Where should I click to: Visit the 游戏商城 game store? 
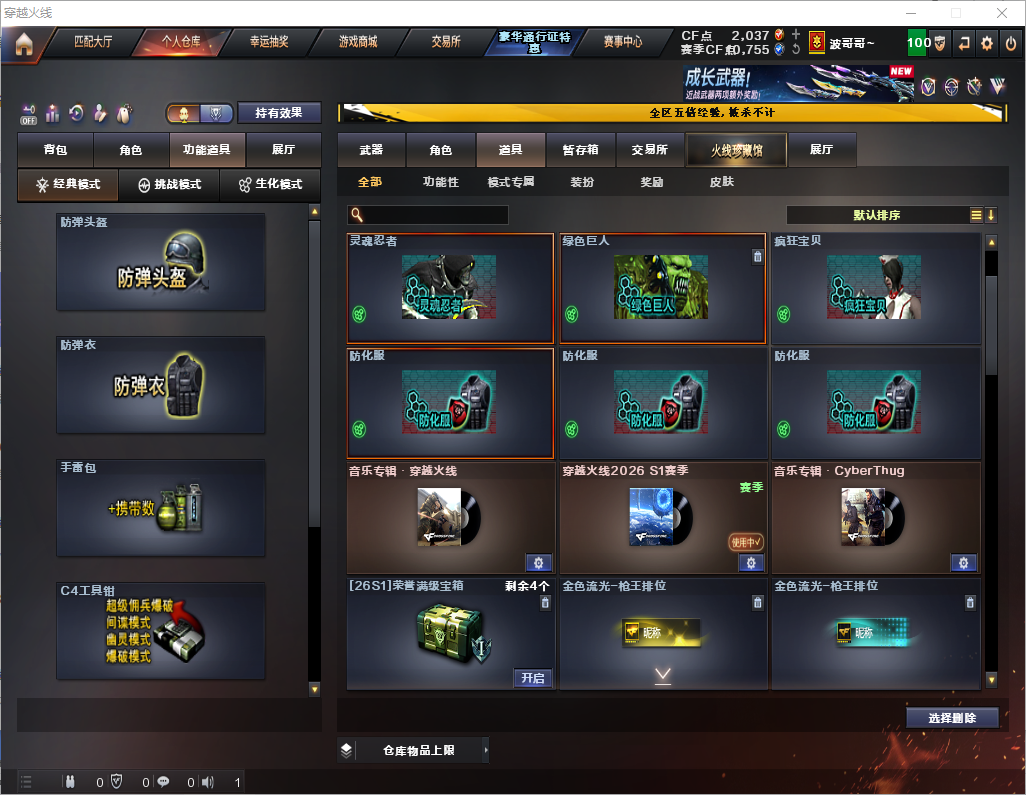357,43
